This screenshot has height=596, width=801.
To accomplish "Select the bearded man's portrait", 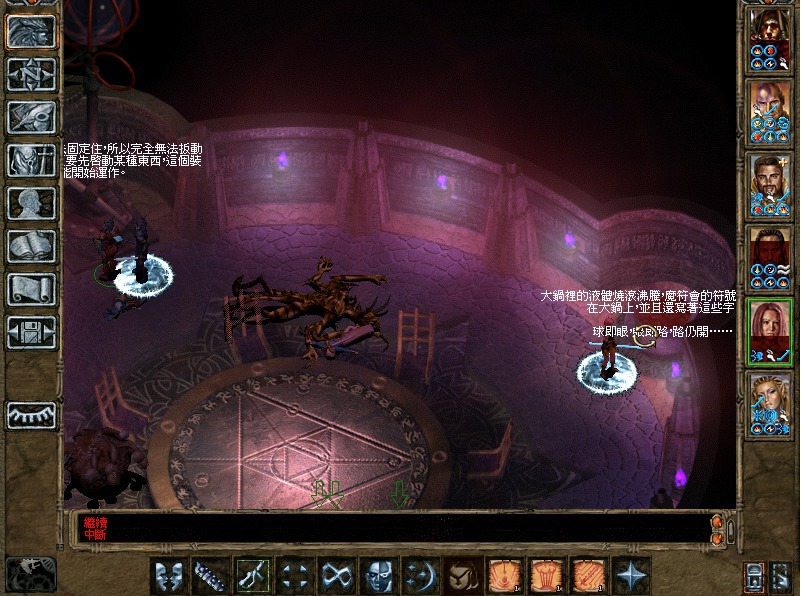I will pos(770,185).
